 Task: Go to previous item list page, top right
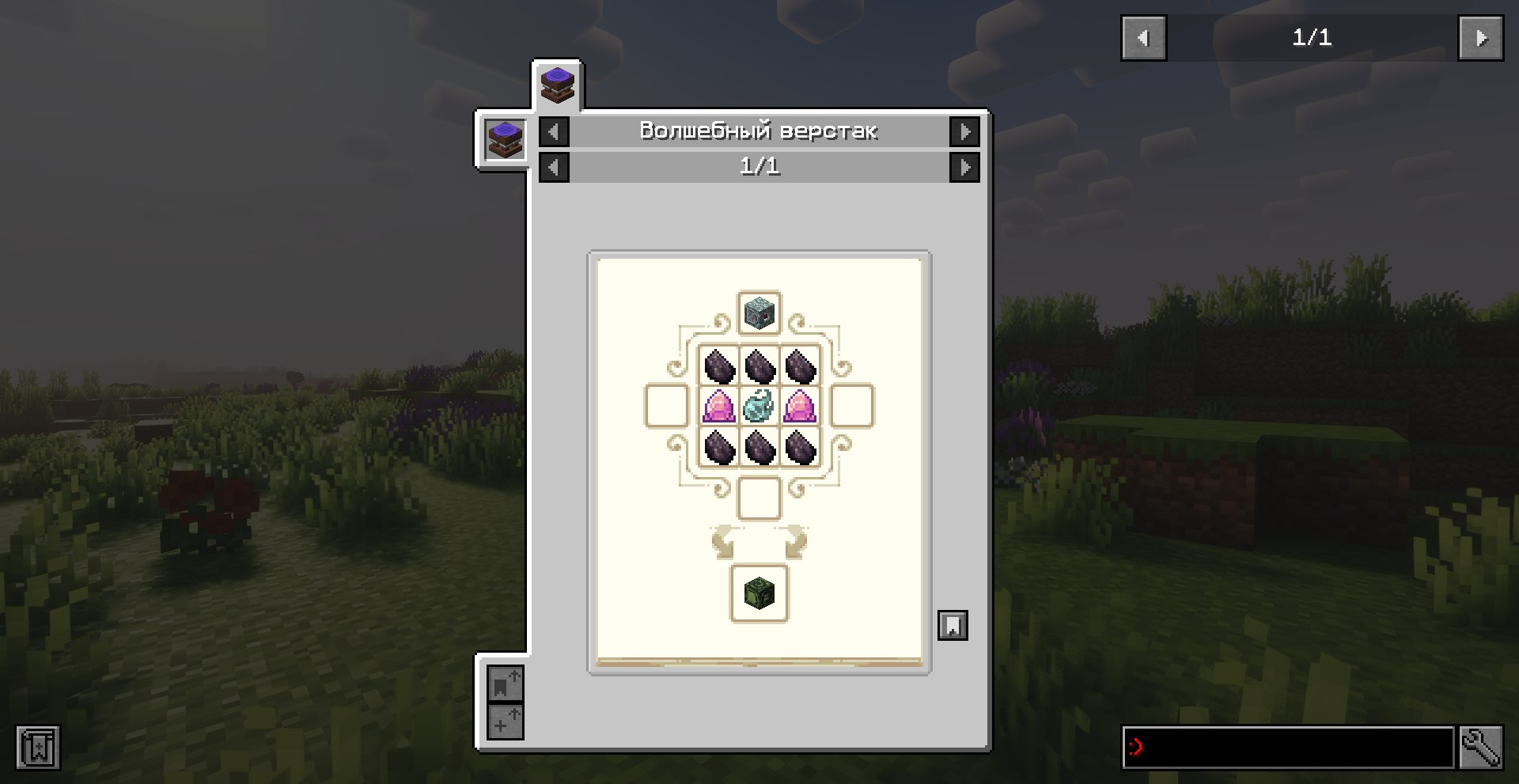1143,38
